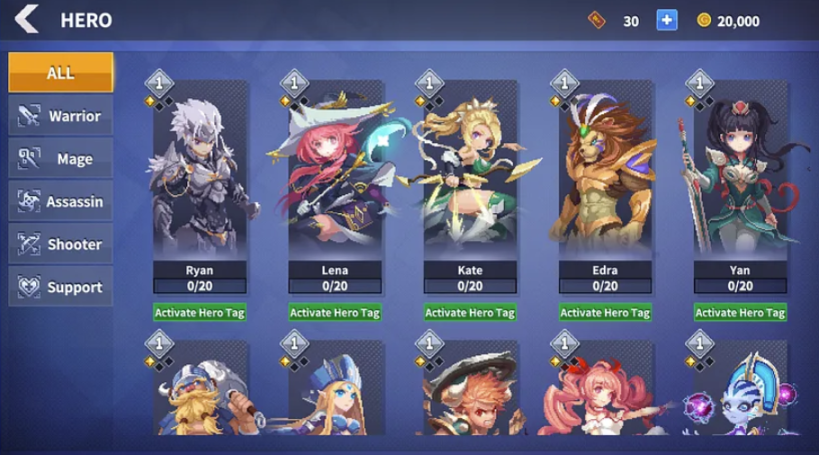Viewport: 819px width, 455px height.
Task: Tap Kate's Activate Hero Tag button
Action: (x=469, y=313)
